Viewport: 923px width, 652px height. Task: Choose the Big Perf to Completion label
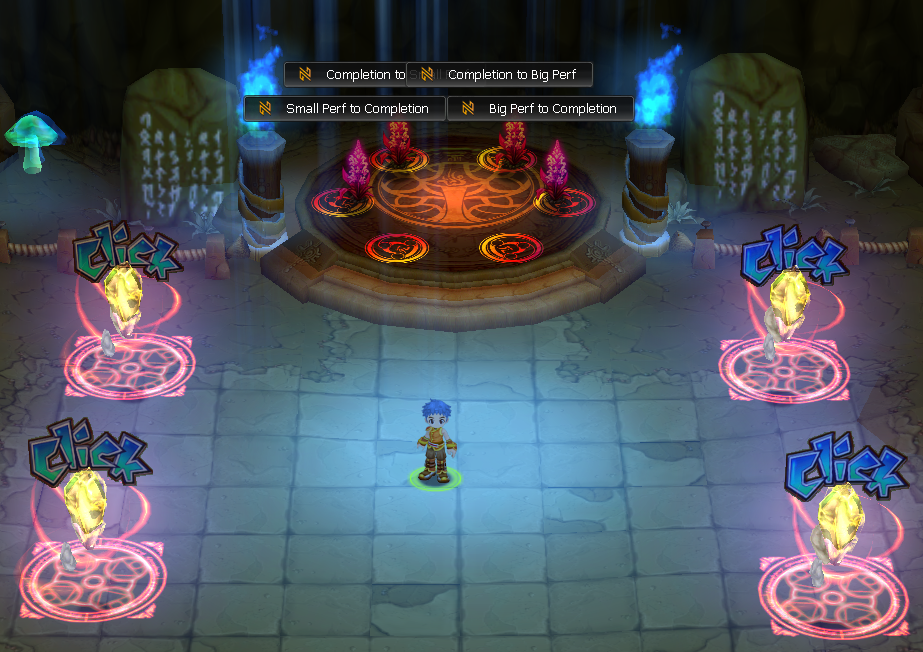pos(540,108)
